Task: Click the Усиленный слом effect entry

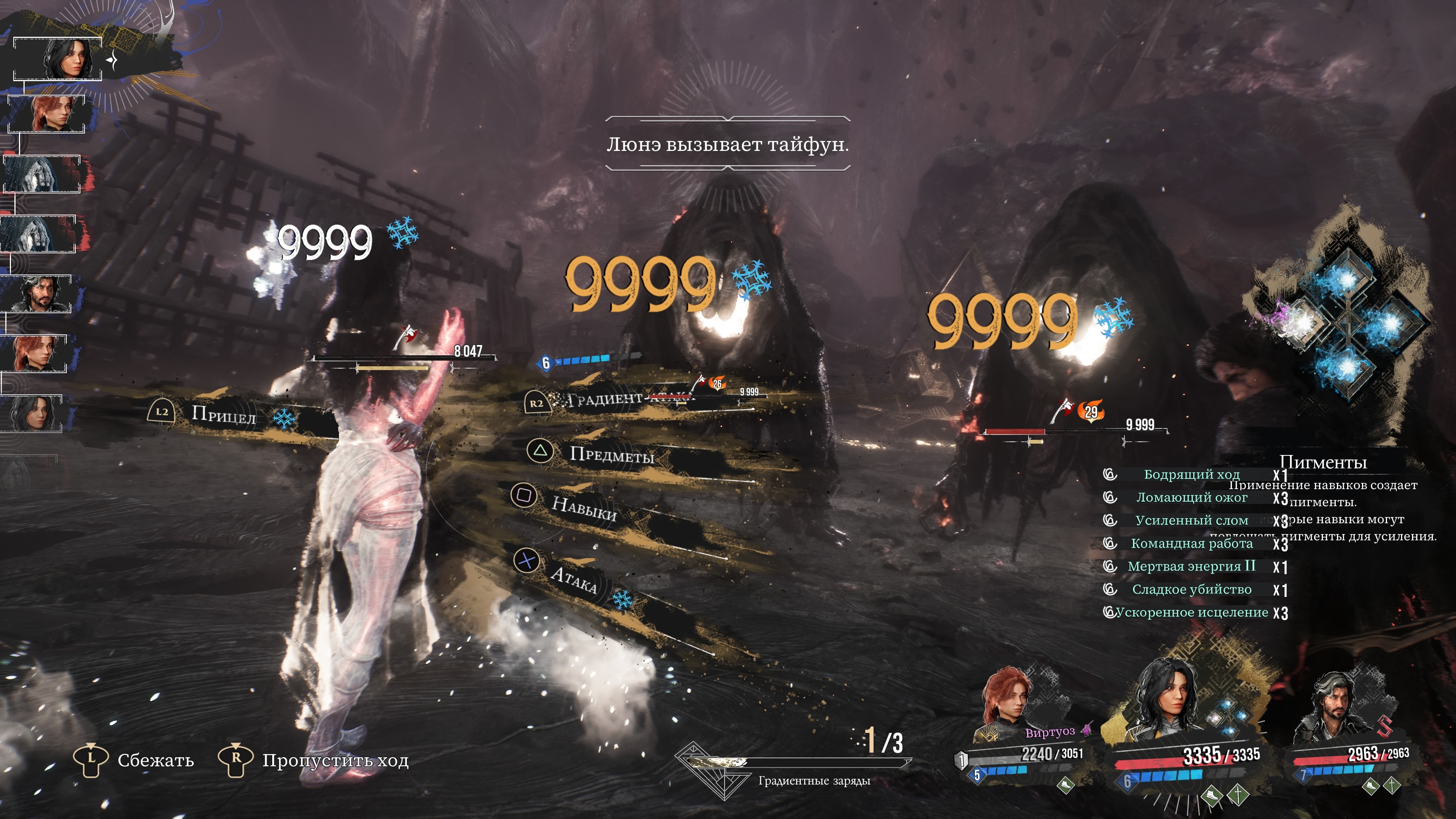Action: [1191, 521]
